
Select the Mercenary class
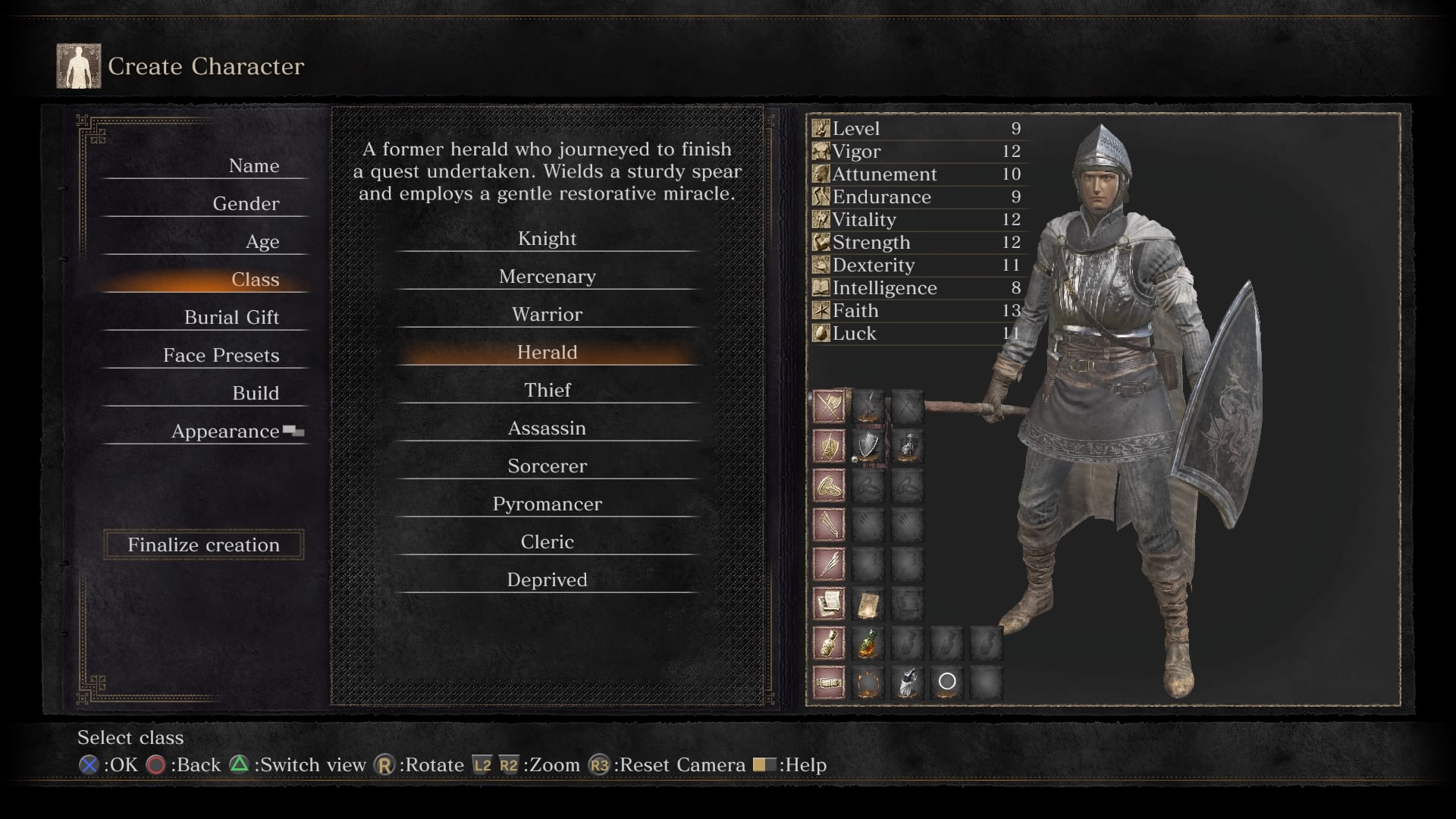coord(547,277)
